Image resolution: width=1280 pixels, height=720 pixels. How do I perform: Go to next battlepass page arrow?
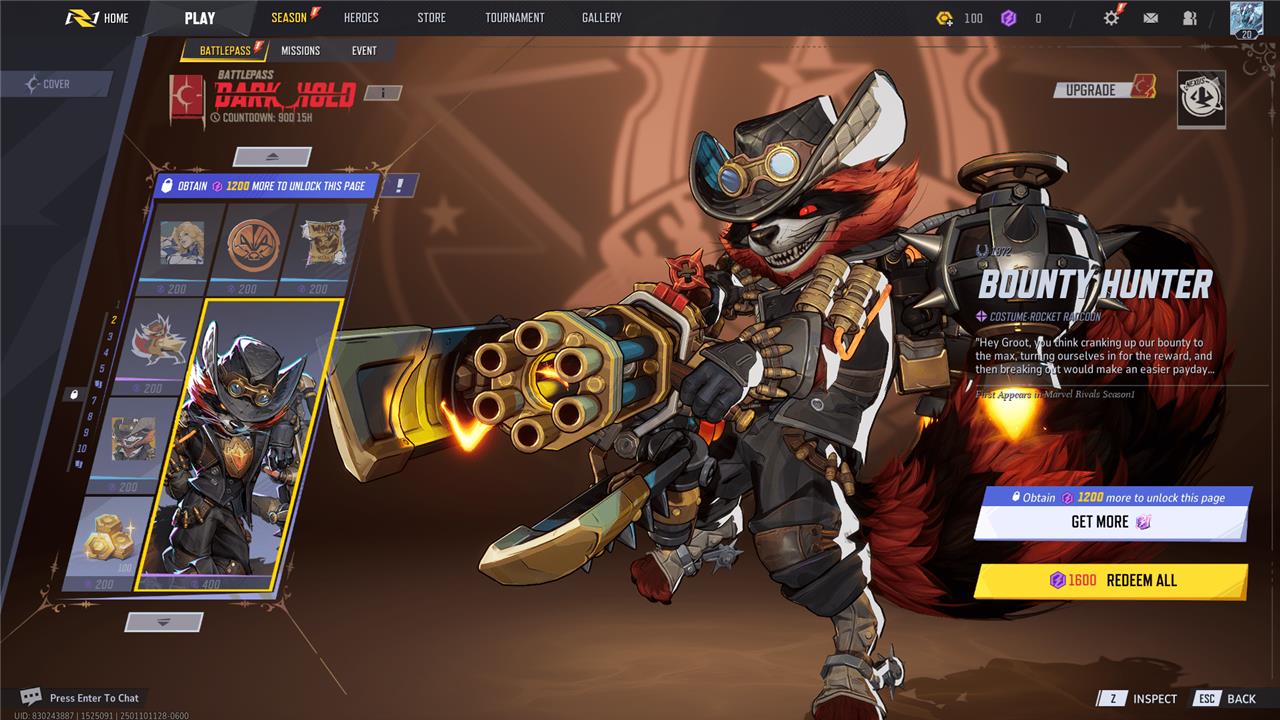tap(165, 622)
